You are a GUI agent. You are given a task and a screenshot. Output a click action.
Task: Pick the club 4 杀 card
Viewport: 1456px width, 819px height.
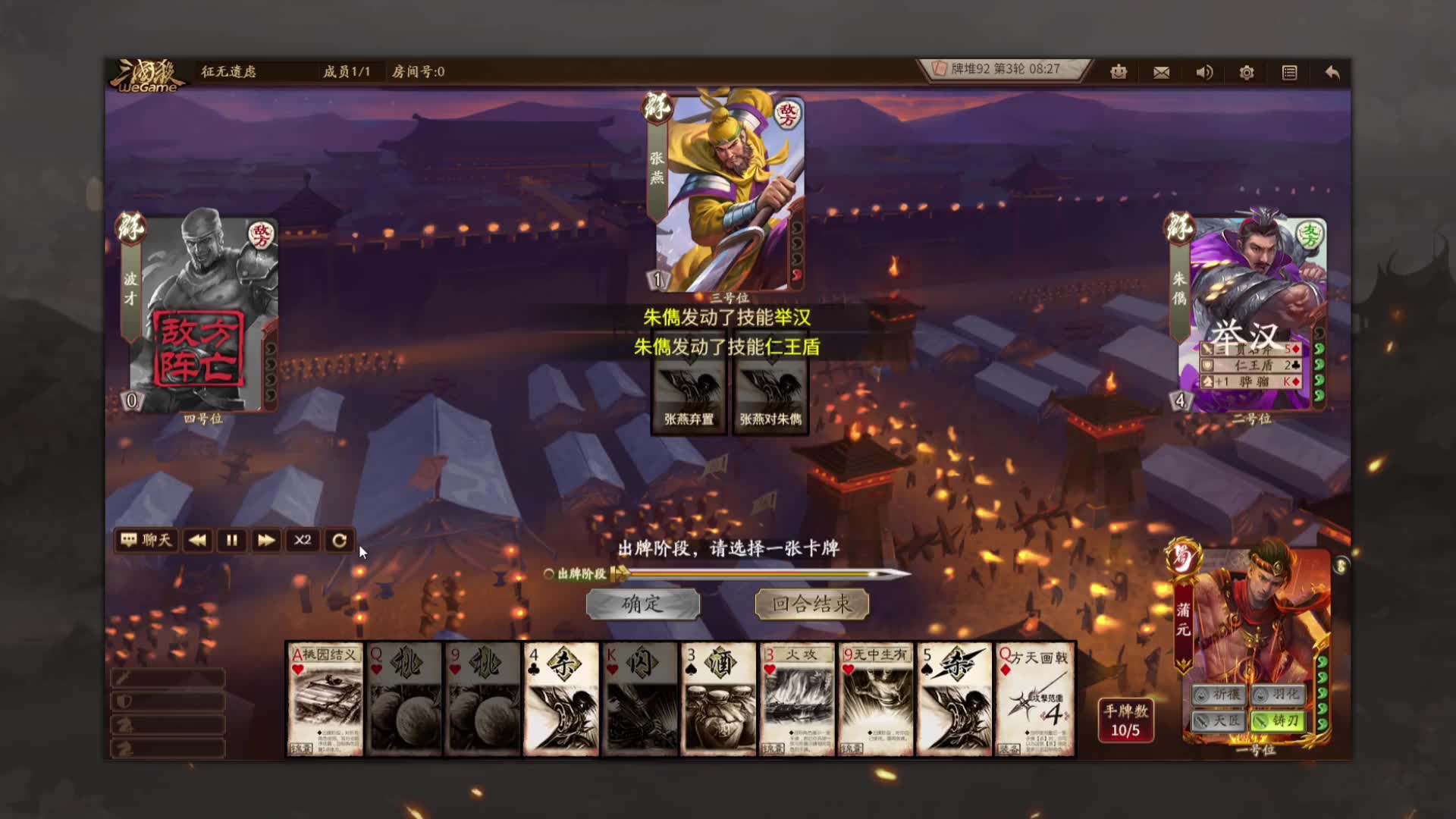[x=561, y=699]
